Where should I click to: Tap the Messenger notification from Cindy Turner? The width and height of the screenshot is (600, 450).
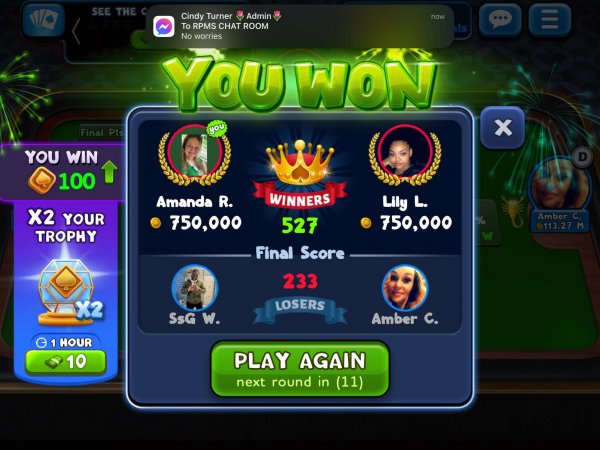[x=290, y=26]
